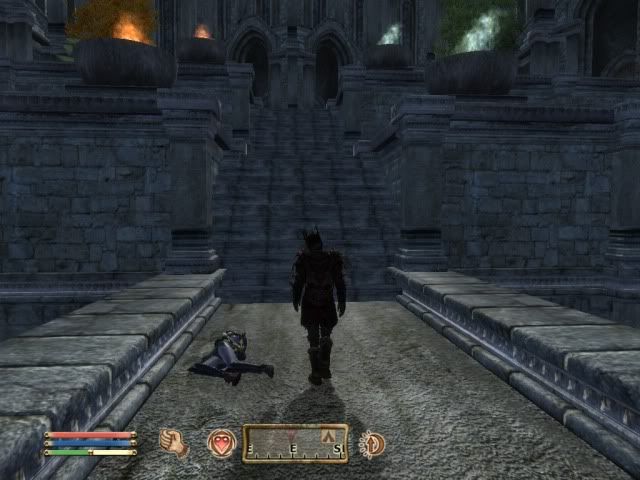Image resolution: width=640 pixels, height=480 pixels.
Task: Click the fist weapon icon
Action: [174, 442]
